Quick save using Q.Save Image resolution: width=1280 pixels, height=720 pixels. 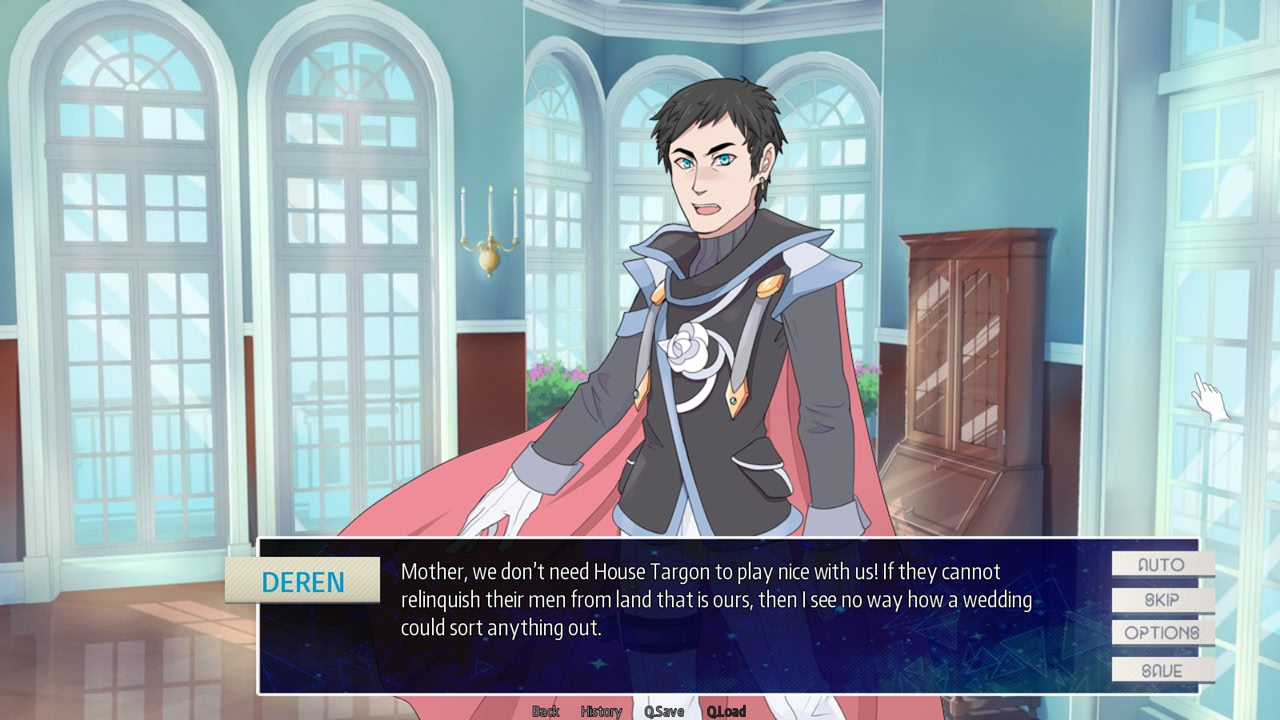point(664,711)
